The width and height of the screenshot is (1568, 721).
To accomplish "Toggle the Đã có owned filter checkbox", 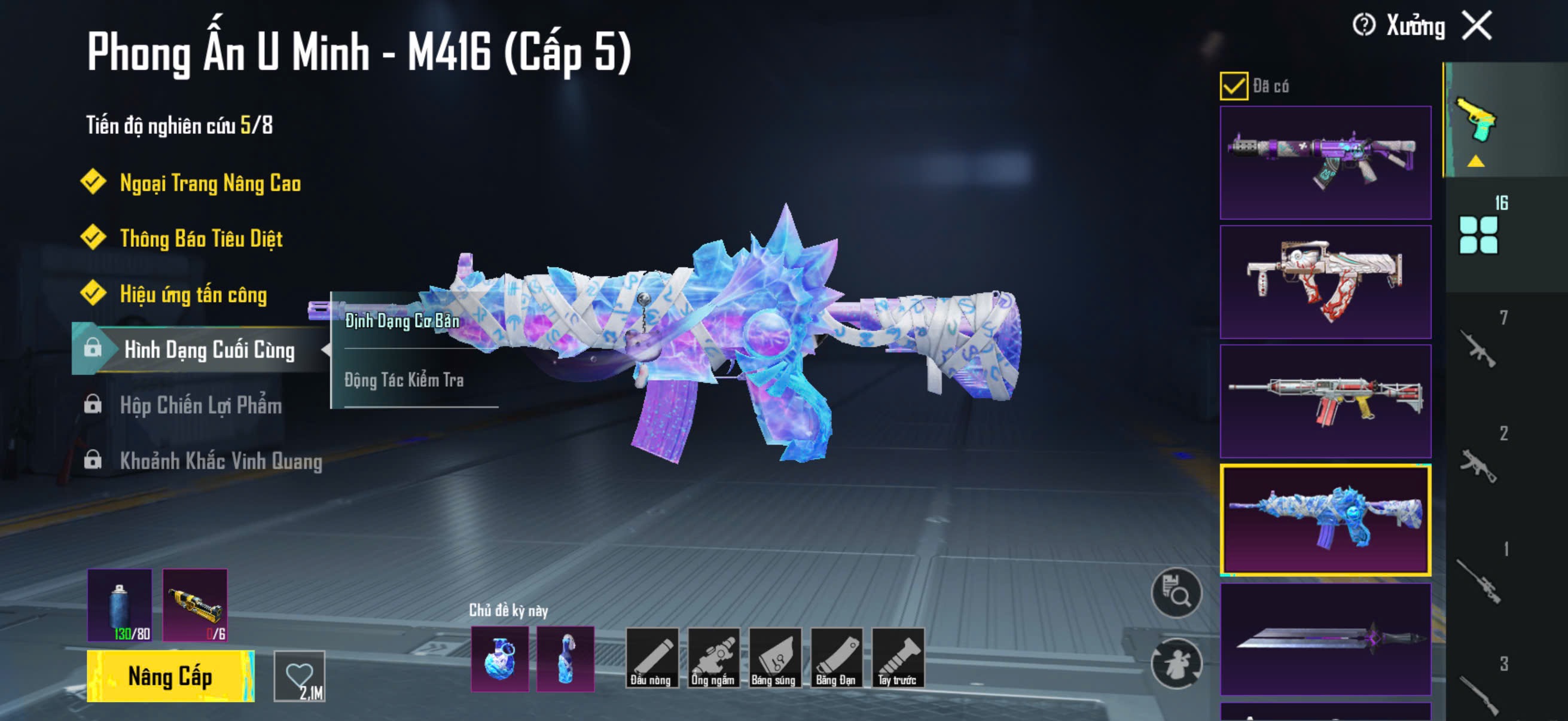I will pos(1233,85).
